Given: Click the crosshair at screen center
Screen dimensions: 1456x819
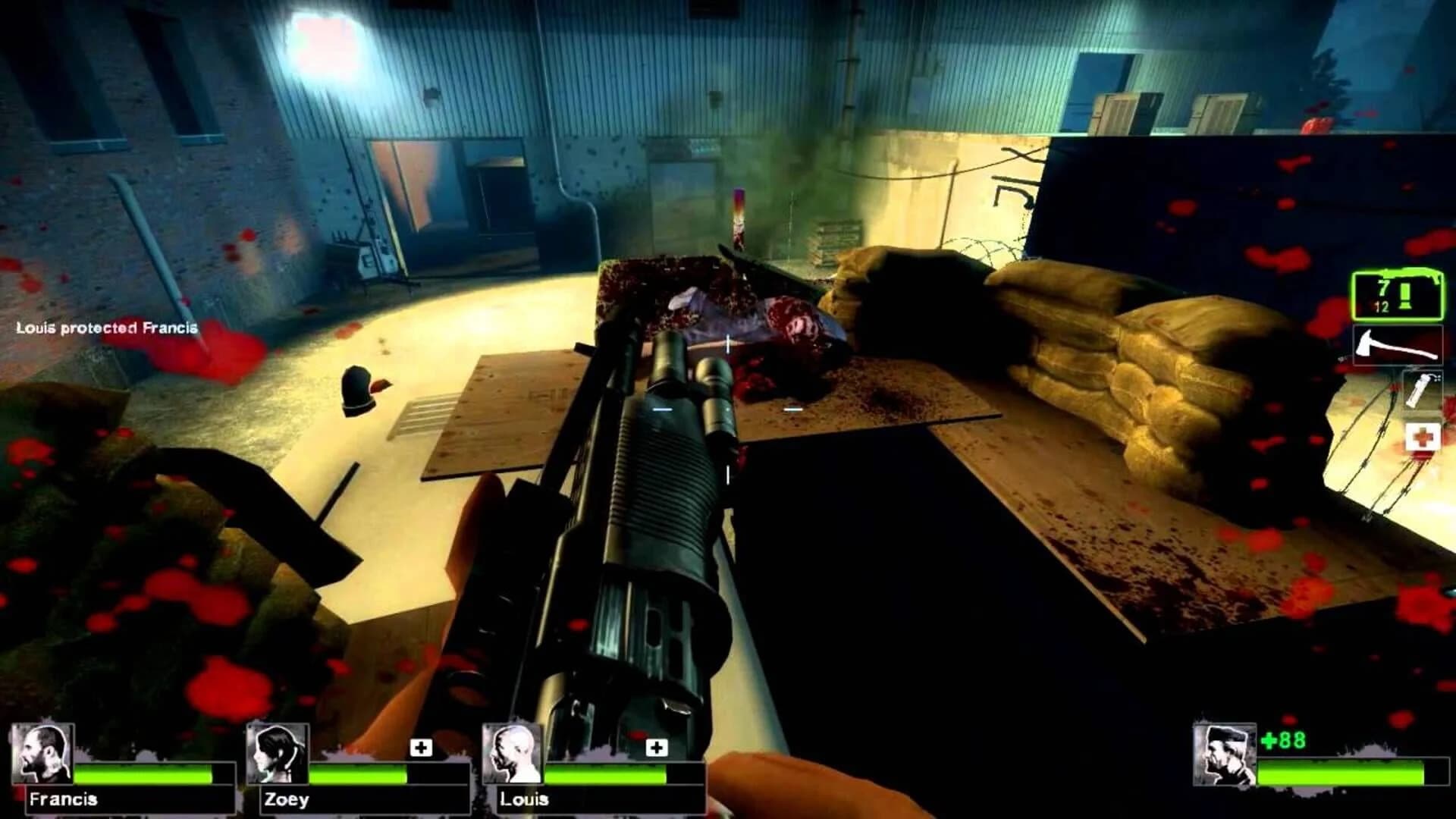Looking at the screenshot, I should click(x=728, y=409).
